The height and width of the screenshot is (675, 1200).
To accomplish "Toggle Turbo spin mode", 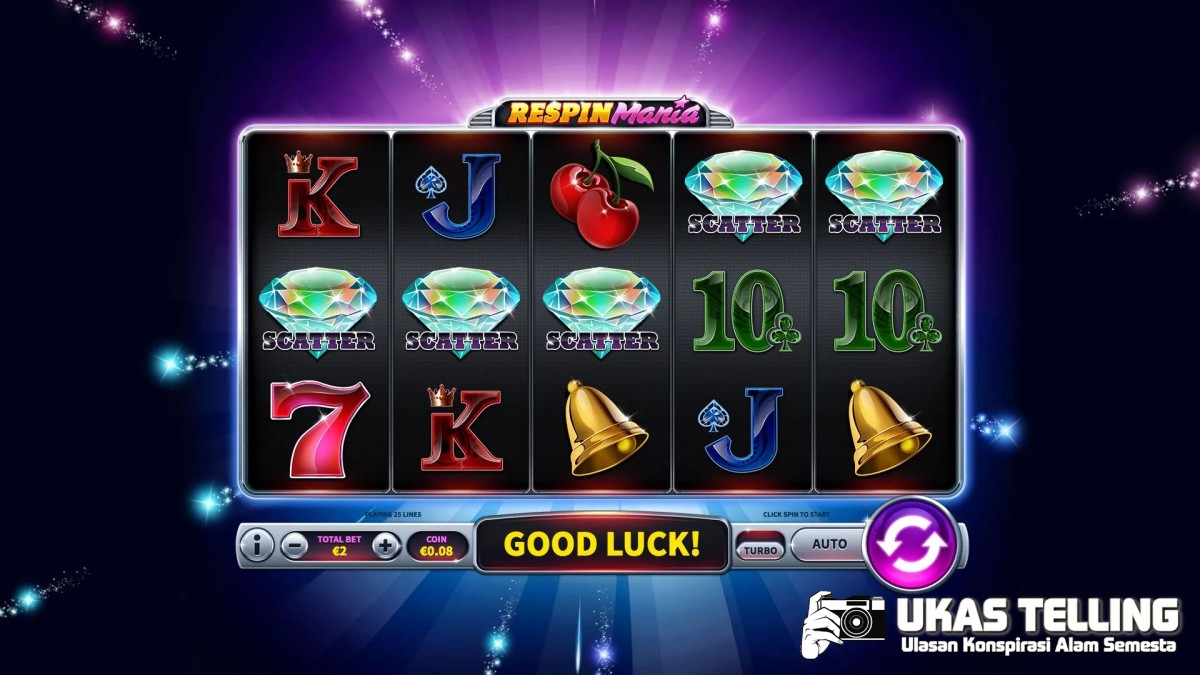I will (760, 548).
